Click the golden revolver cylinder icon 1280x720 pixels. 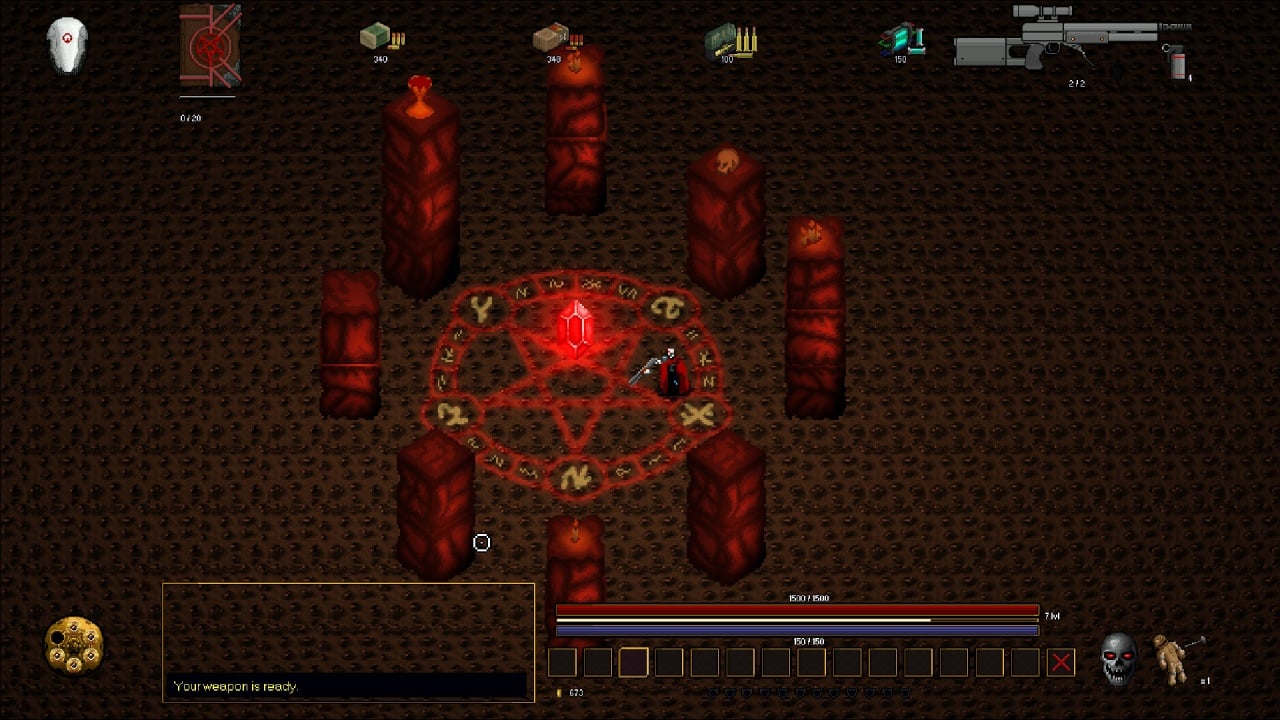pyautogui.click(x=75, y=645)
